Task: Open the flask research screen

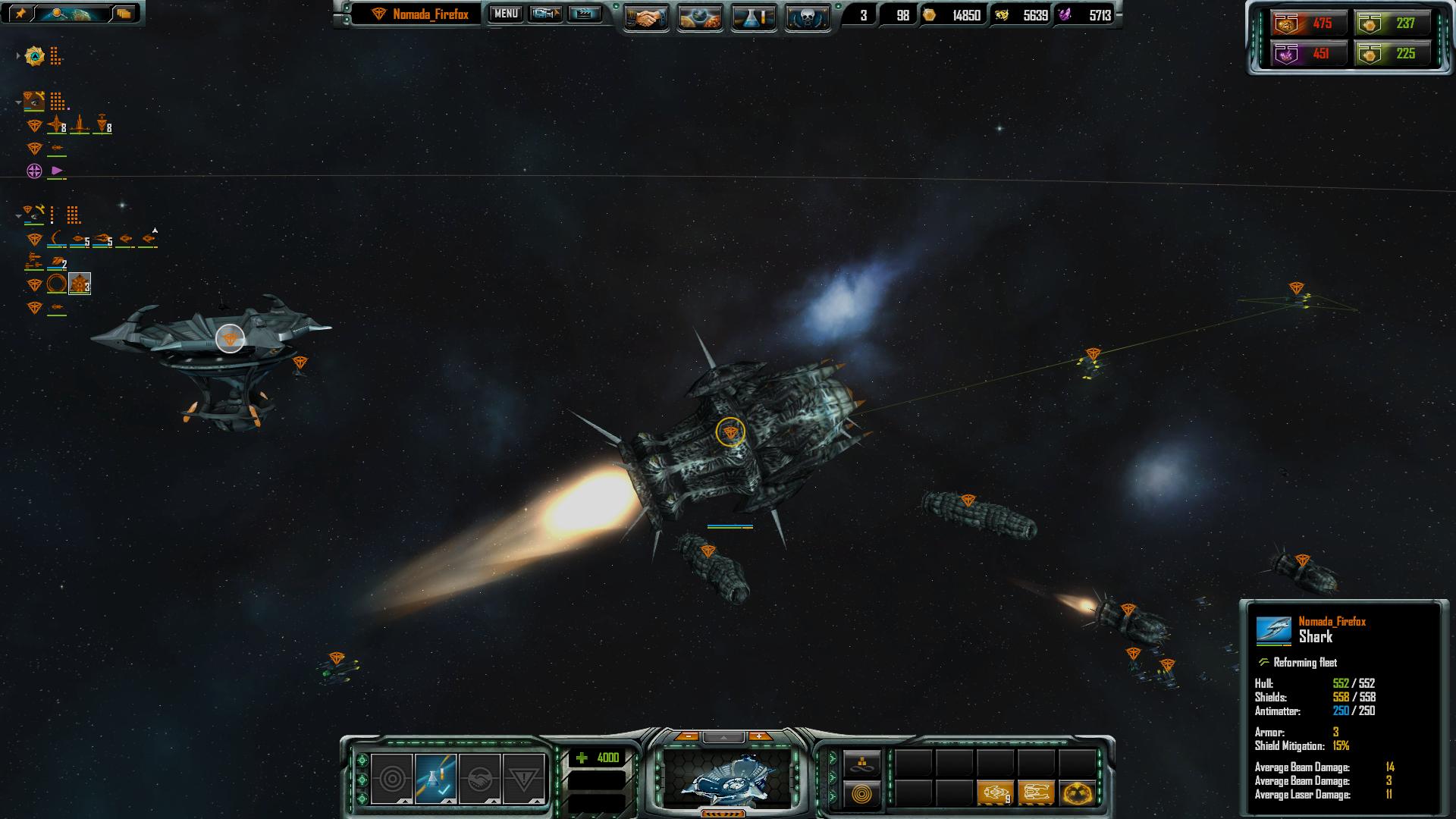Action: [x=754, y=18]
